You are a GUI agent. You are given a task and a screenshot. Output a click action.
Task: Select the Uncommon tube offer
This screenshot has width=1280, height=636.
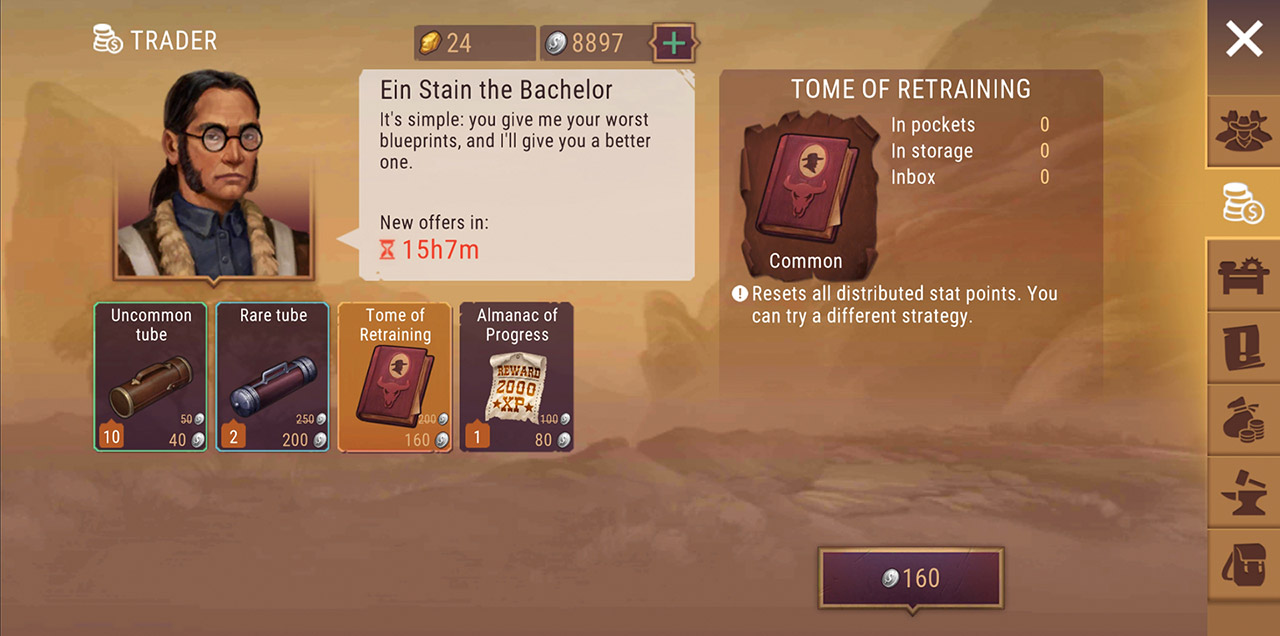(151, 377)
